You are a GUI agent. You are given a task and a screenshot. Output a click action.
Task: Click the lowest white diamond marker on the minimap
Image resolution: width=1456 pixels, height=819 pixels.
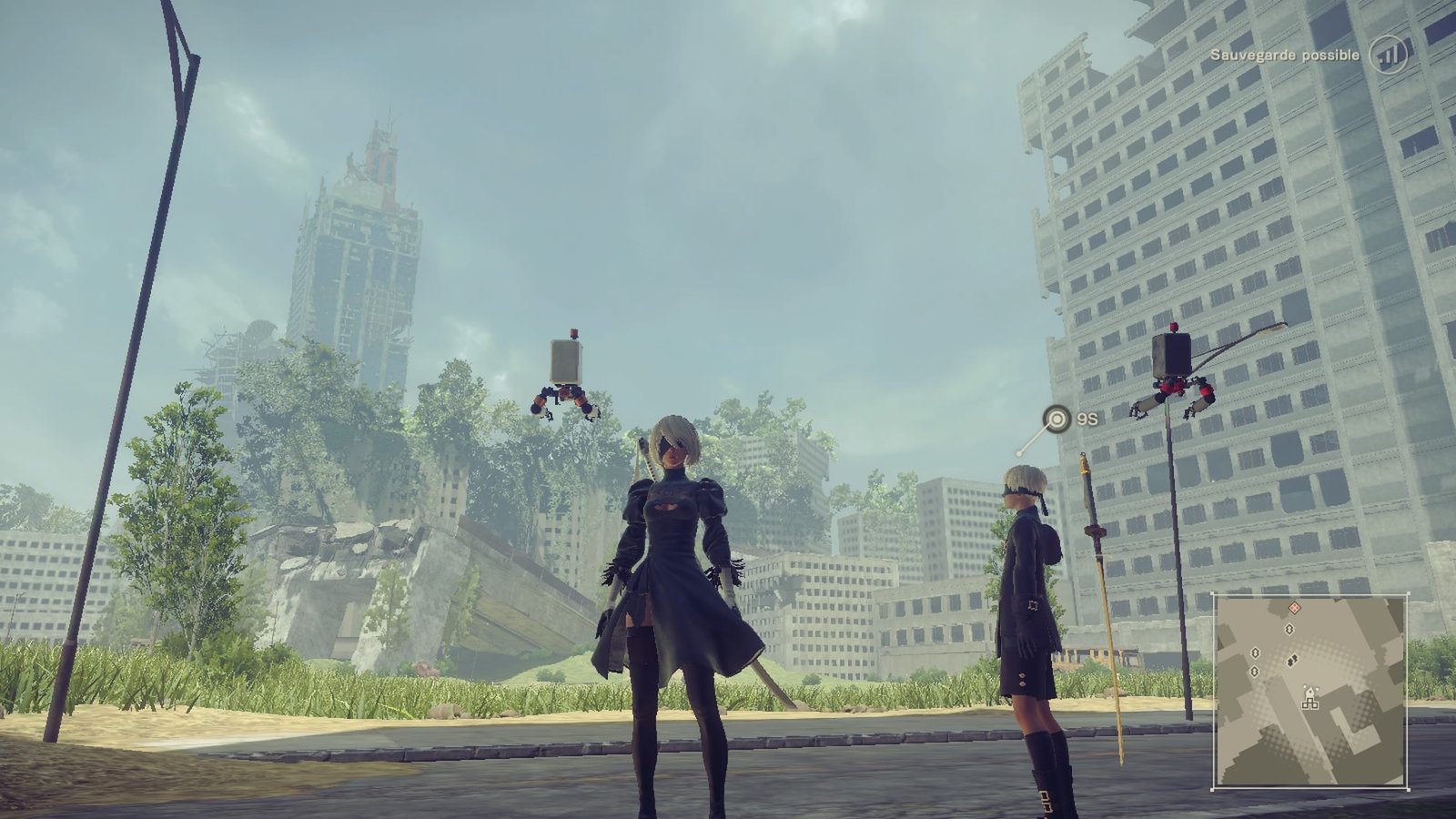click(x=1254, y=671)
